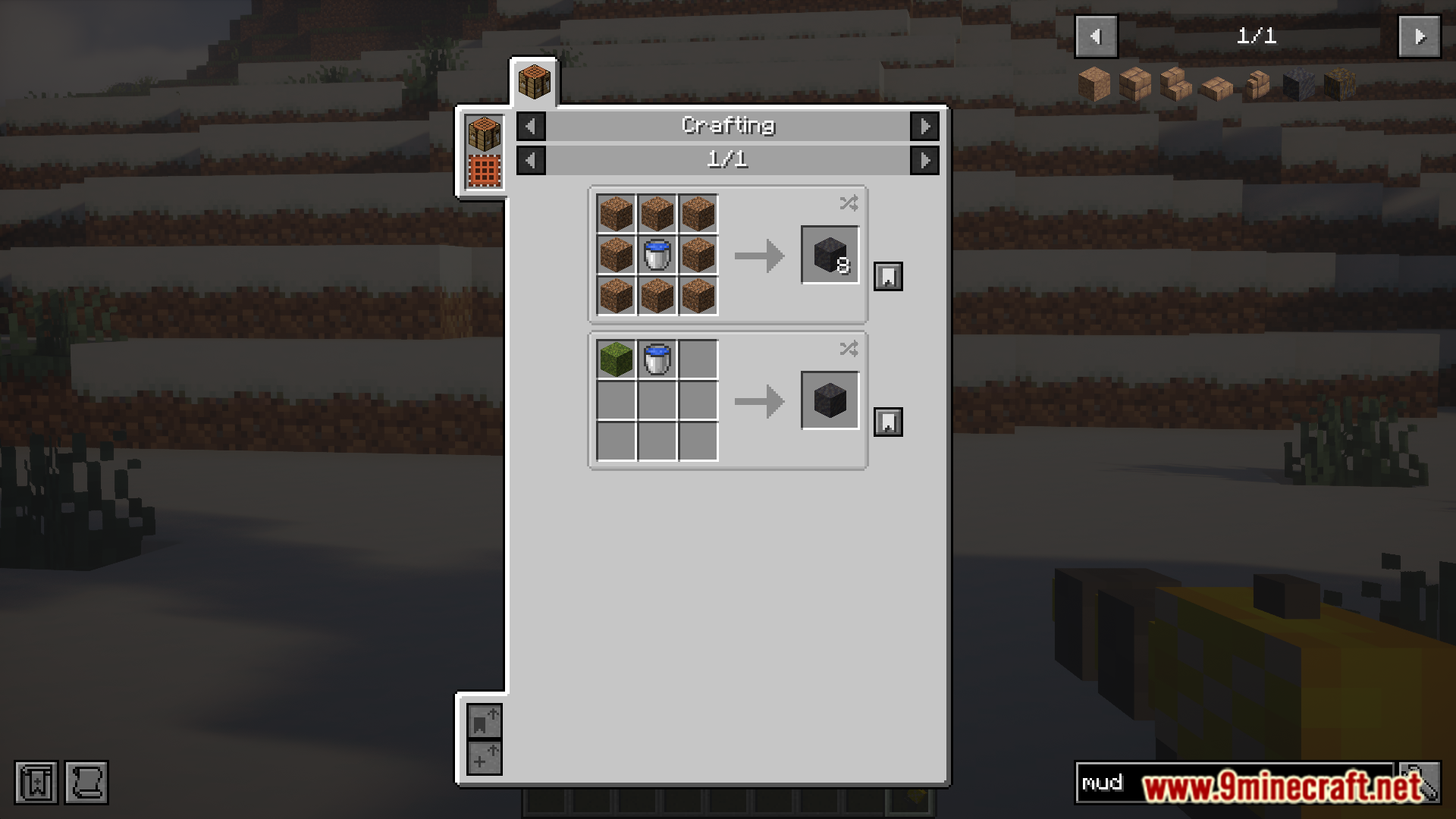1456x819 pixels.
Task: Bookmark the moss block mud recipe
Action: [888, 422]
